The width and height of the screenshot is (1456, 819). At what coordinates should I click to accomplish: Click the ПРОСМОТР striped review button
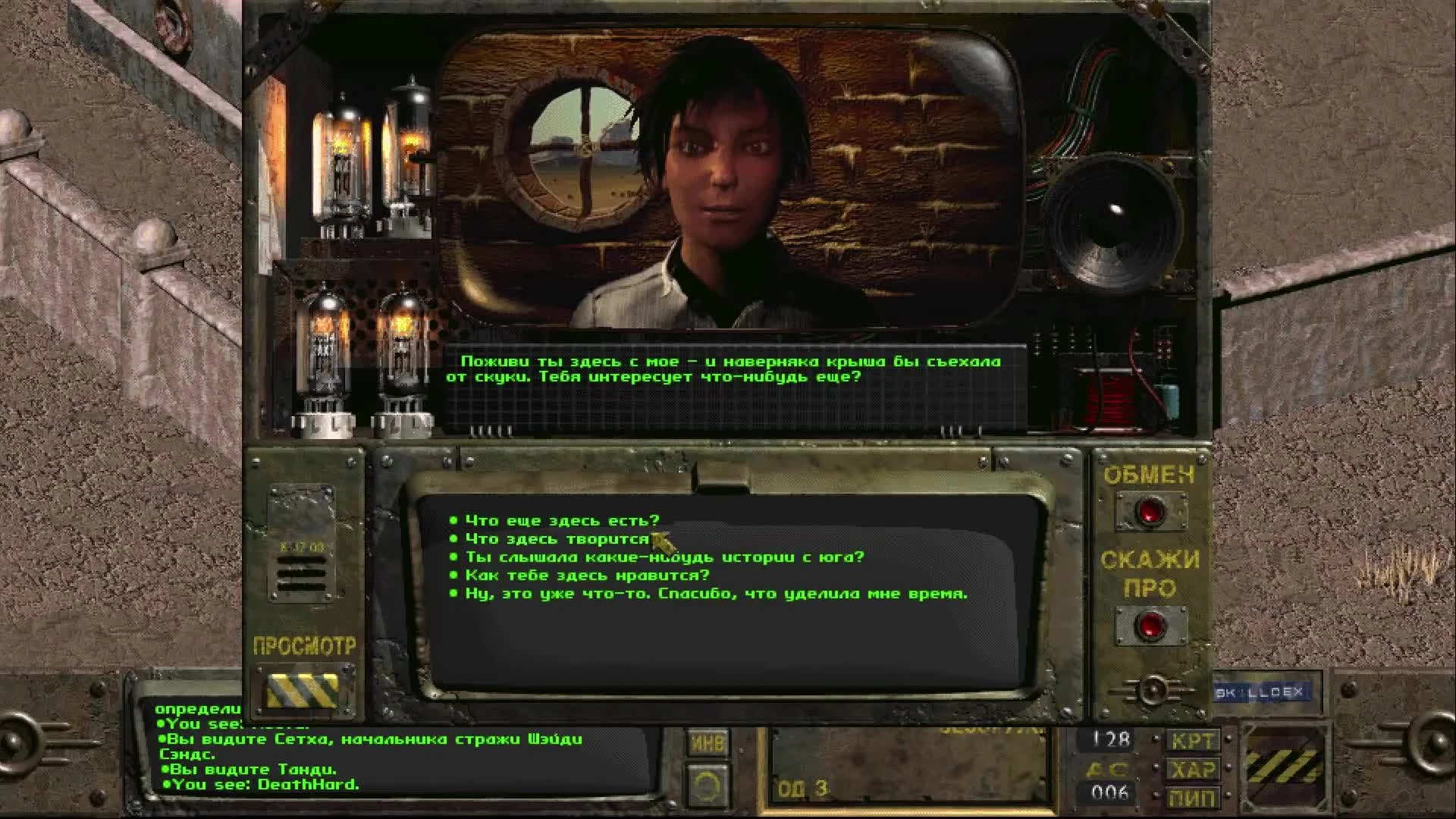pyautogui.click(x=302, y=689)
